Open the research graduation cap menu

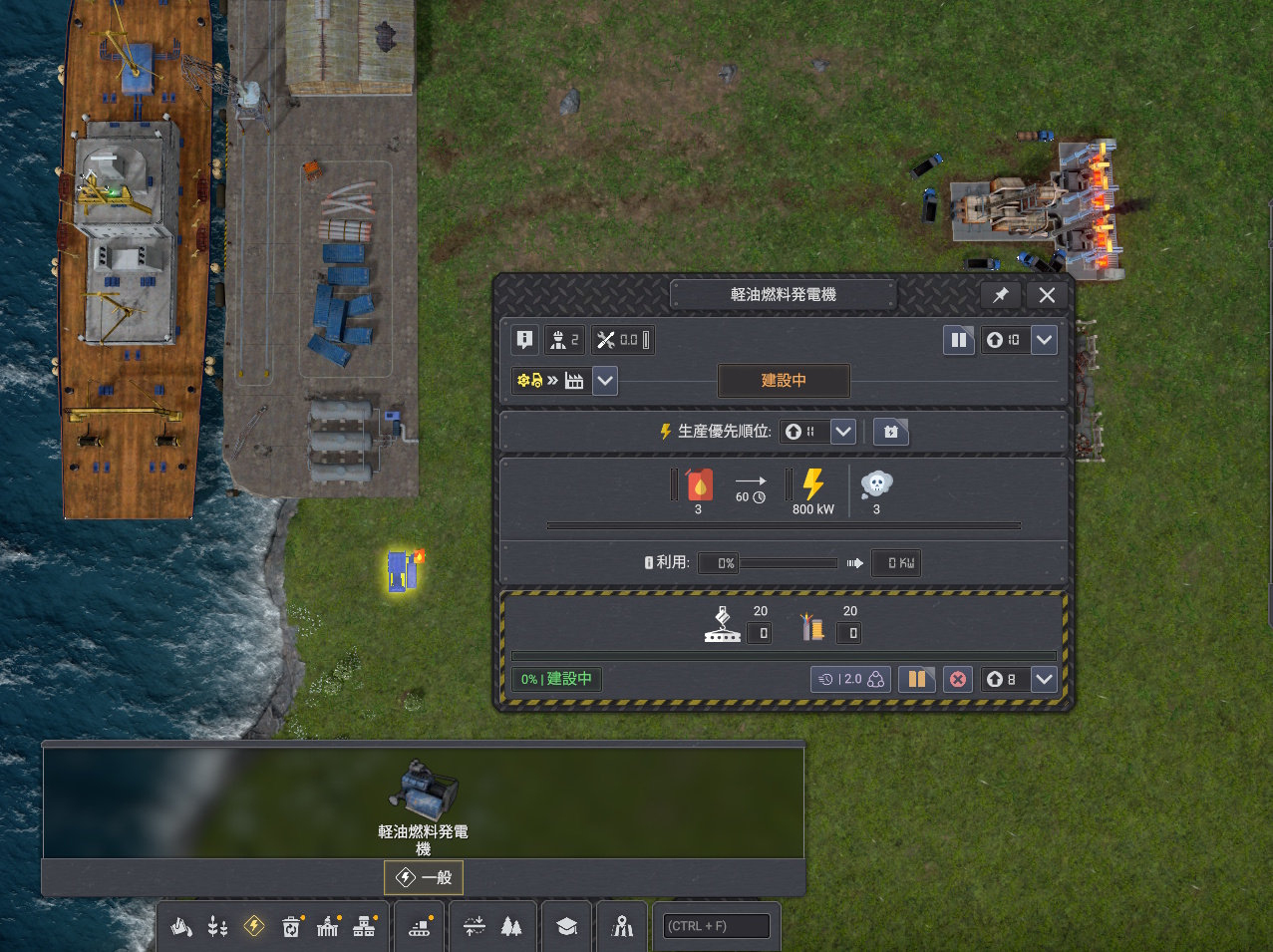(567, 926)
